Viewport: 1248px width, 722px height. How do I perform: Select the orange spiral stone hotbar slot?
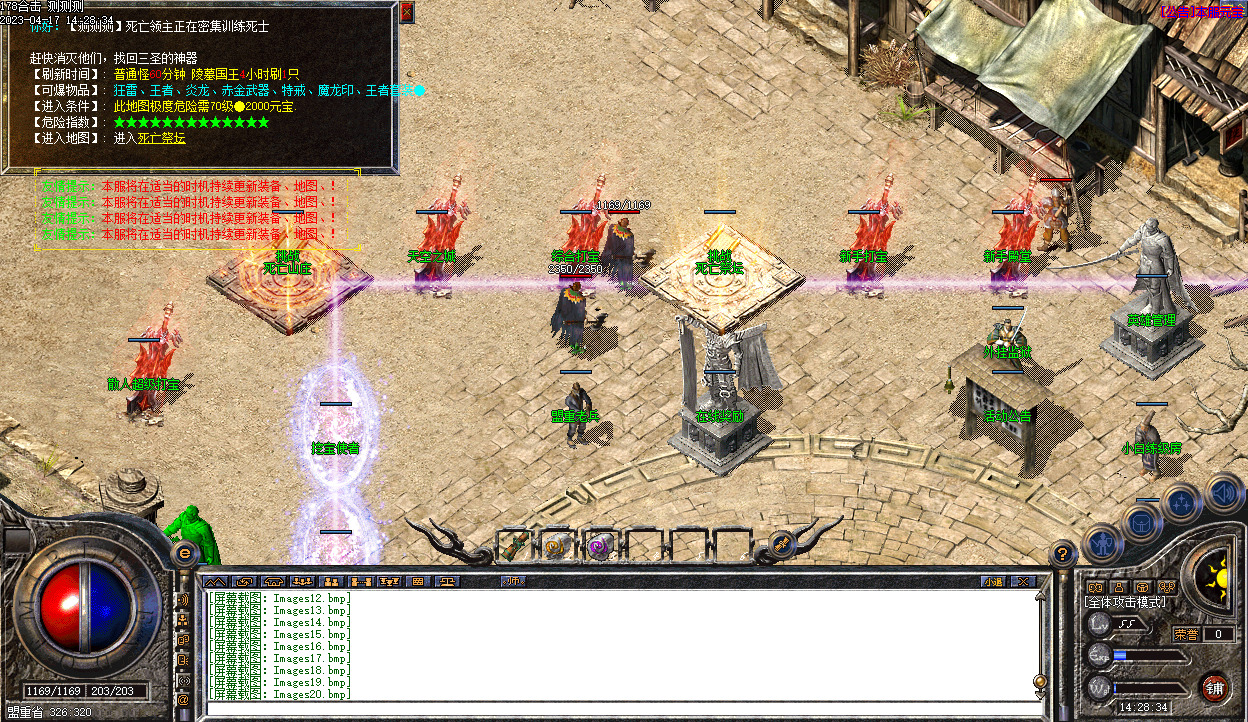click(x=557, y=547)
